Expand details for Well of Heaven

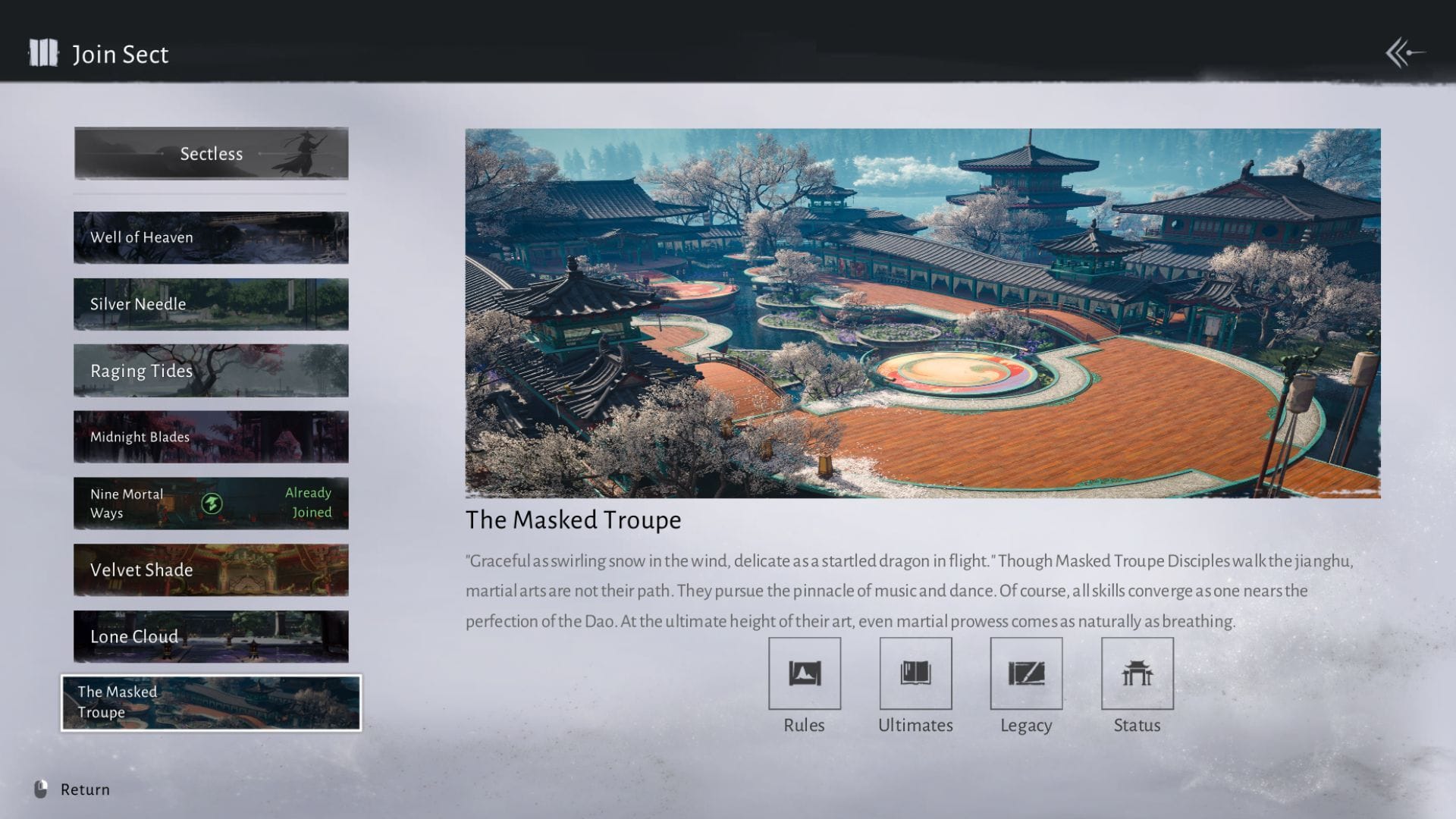point(211,237)
